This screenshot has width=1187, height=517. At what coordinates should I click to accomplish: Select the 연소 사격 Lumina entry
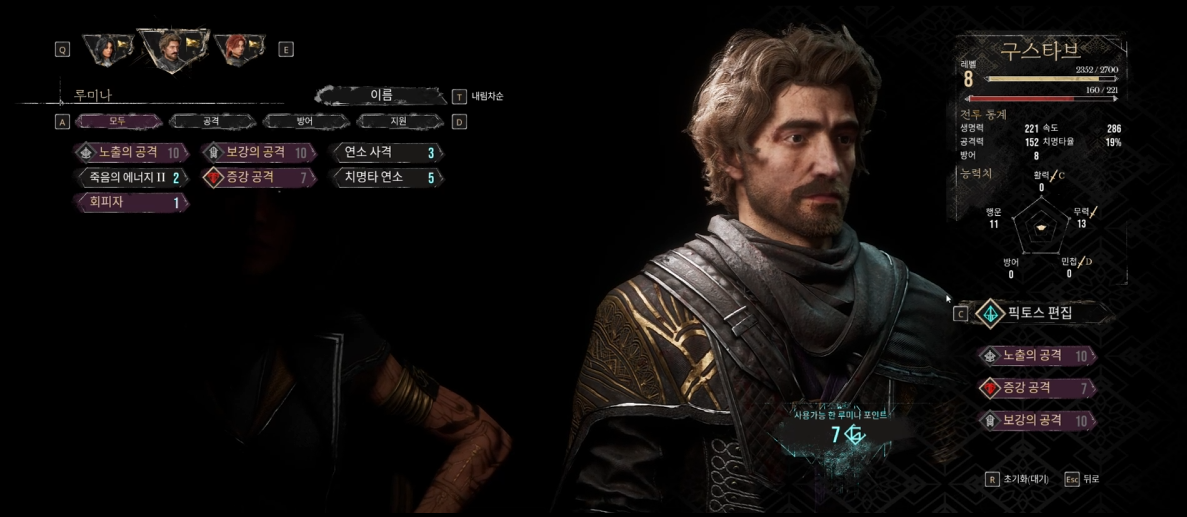coord(387,153)
